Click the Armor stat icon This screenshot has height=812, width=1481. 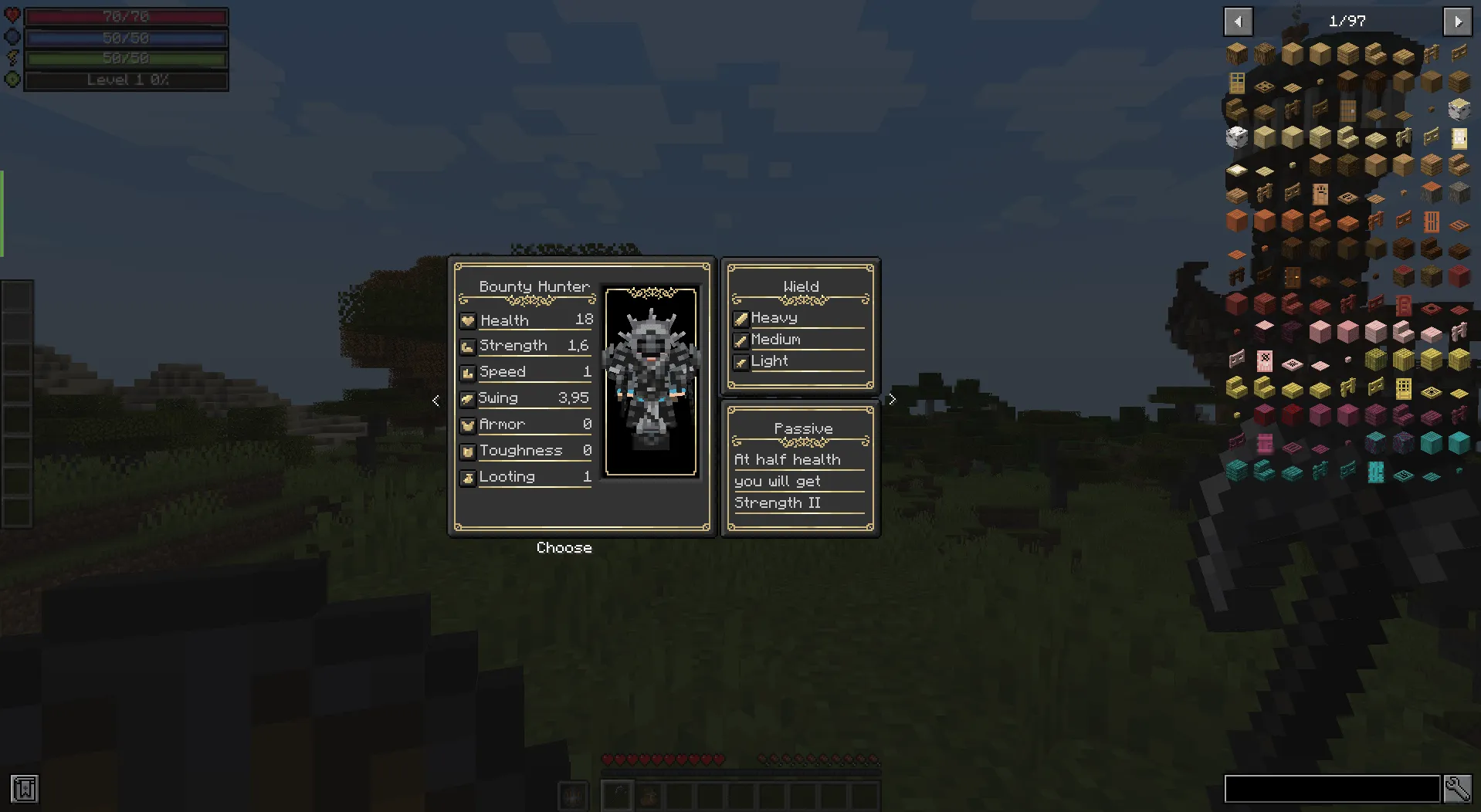click(x=468, y=424)
